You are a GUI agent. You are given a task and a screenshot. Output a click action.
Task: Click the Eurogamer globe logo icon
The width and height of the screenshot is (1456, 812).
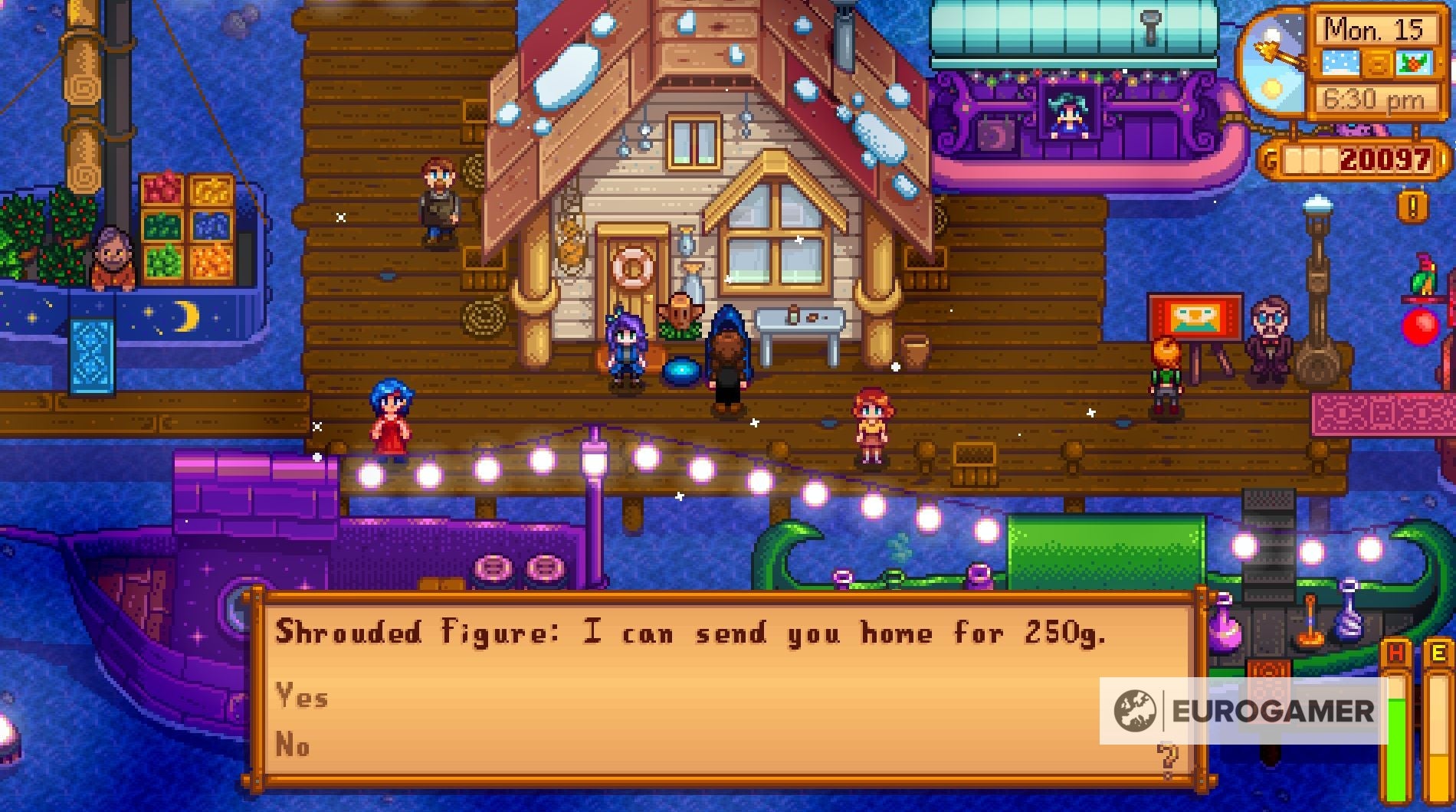(1137, 709)
